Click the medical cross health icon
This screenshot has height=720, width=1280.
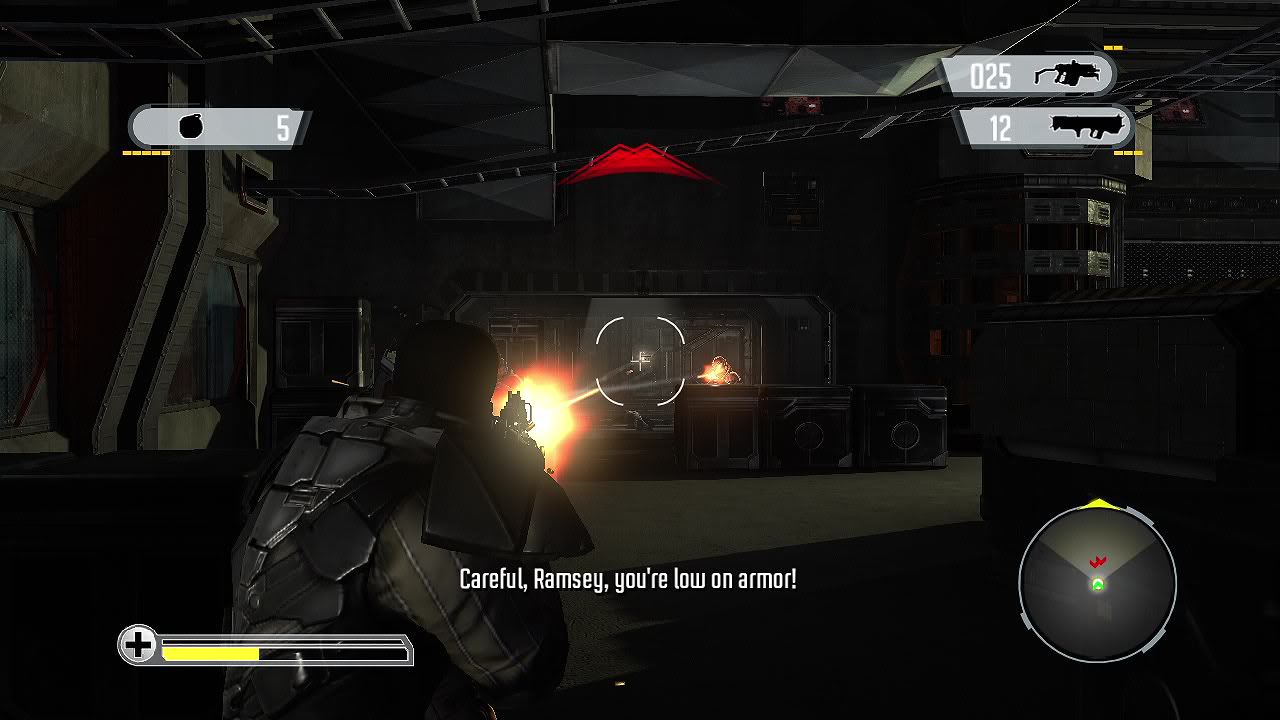(x=139, y=645)
